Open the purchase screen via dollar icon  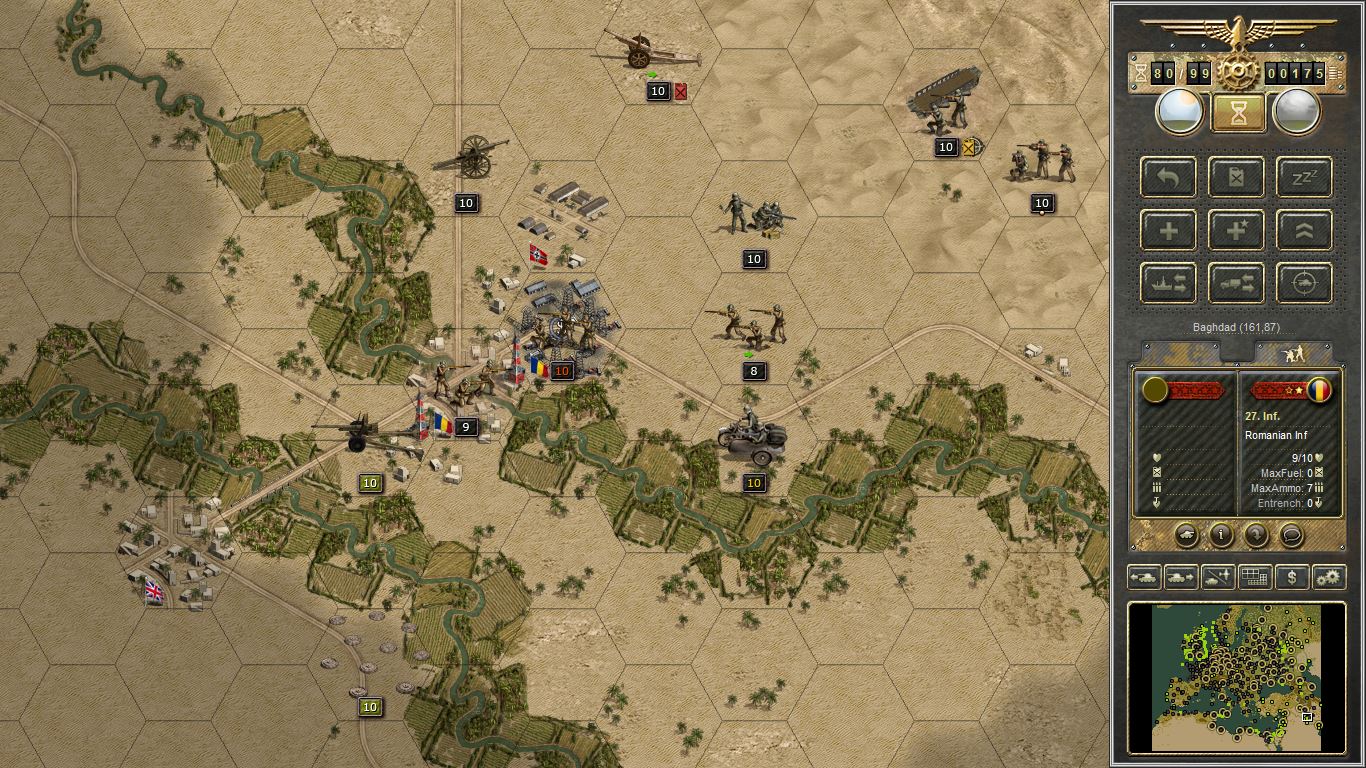[1290, 577]
